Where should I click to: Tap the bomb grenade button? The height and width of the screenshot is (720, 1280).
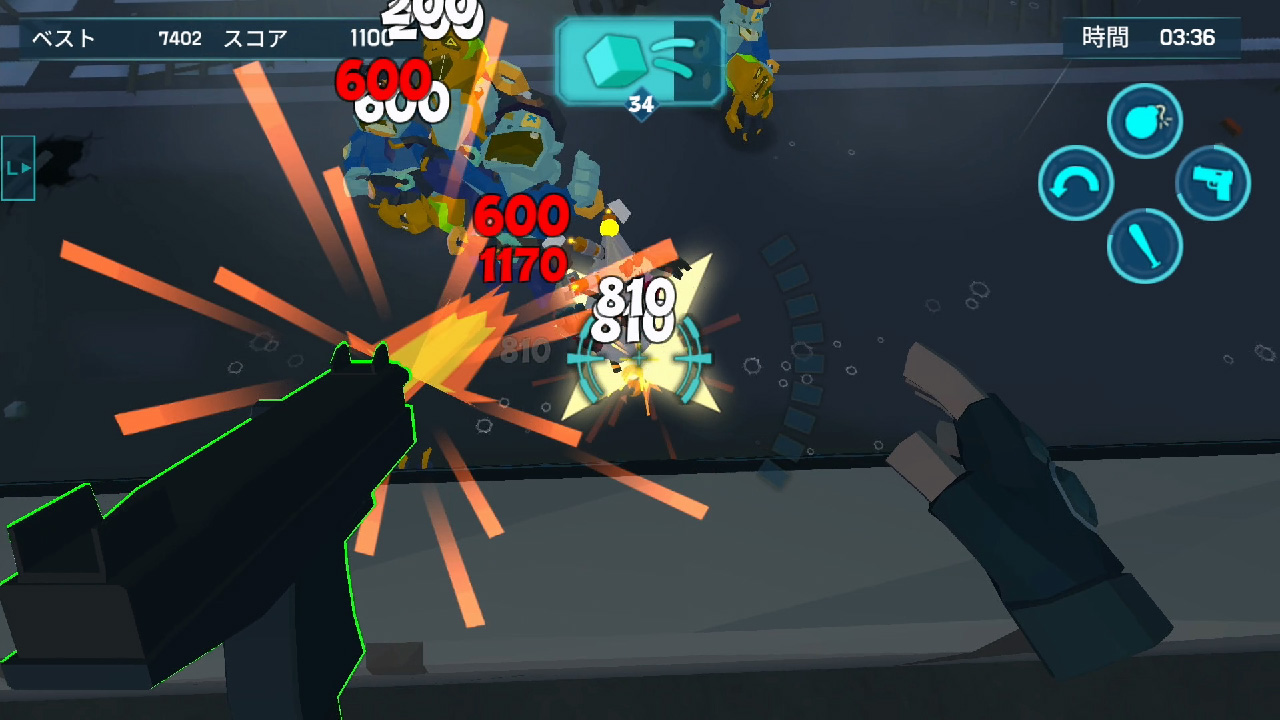tap(1145, 122)
